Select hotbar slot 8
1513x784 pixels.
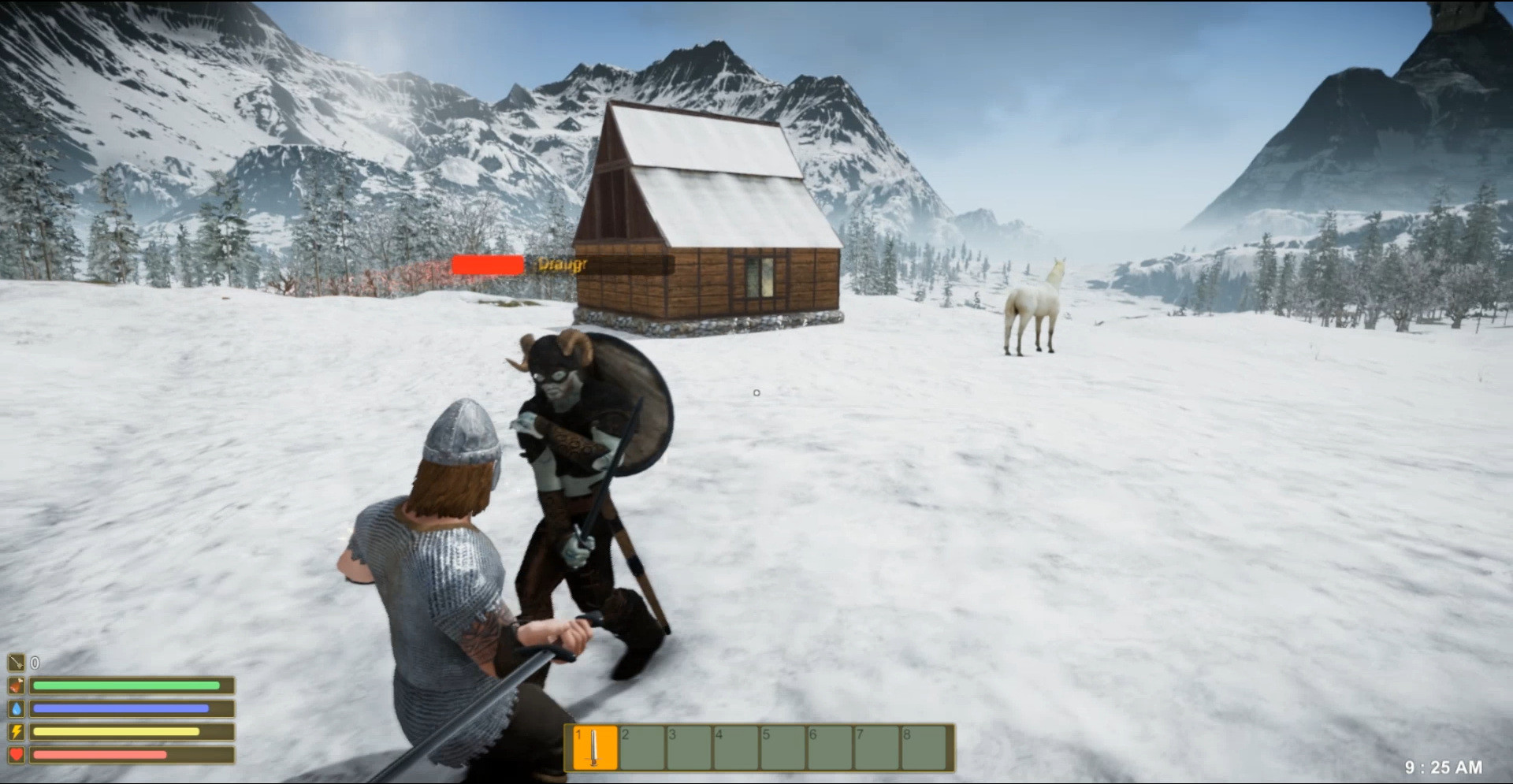(x=922, y=746)
